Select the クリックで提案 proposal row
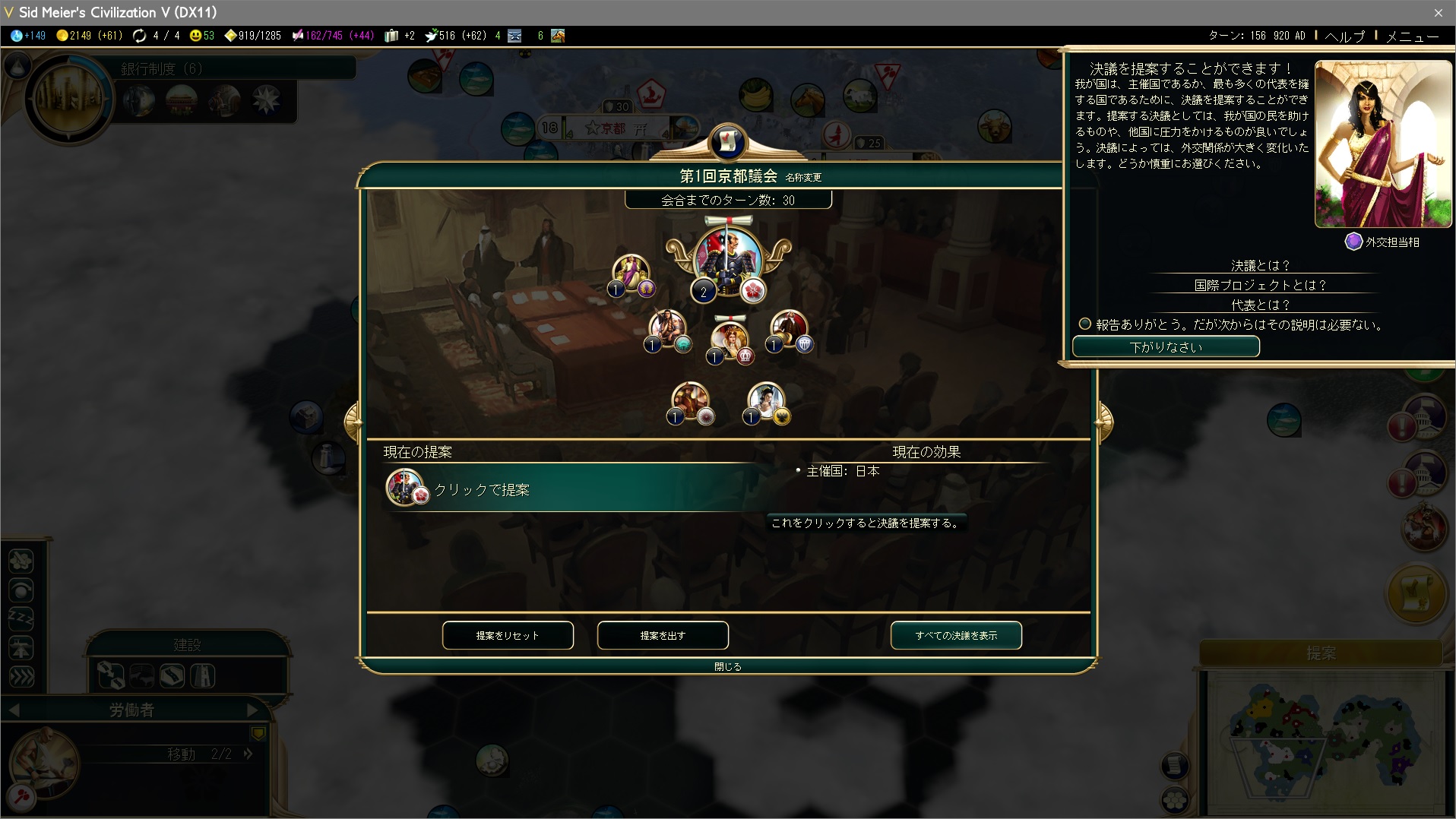 tap(570, 489)
